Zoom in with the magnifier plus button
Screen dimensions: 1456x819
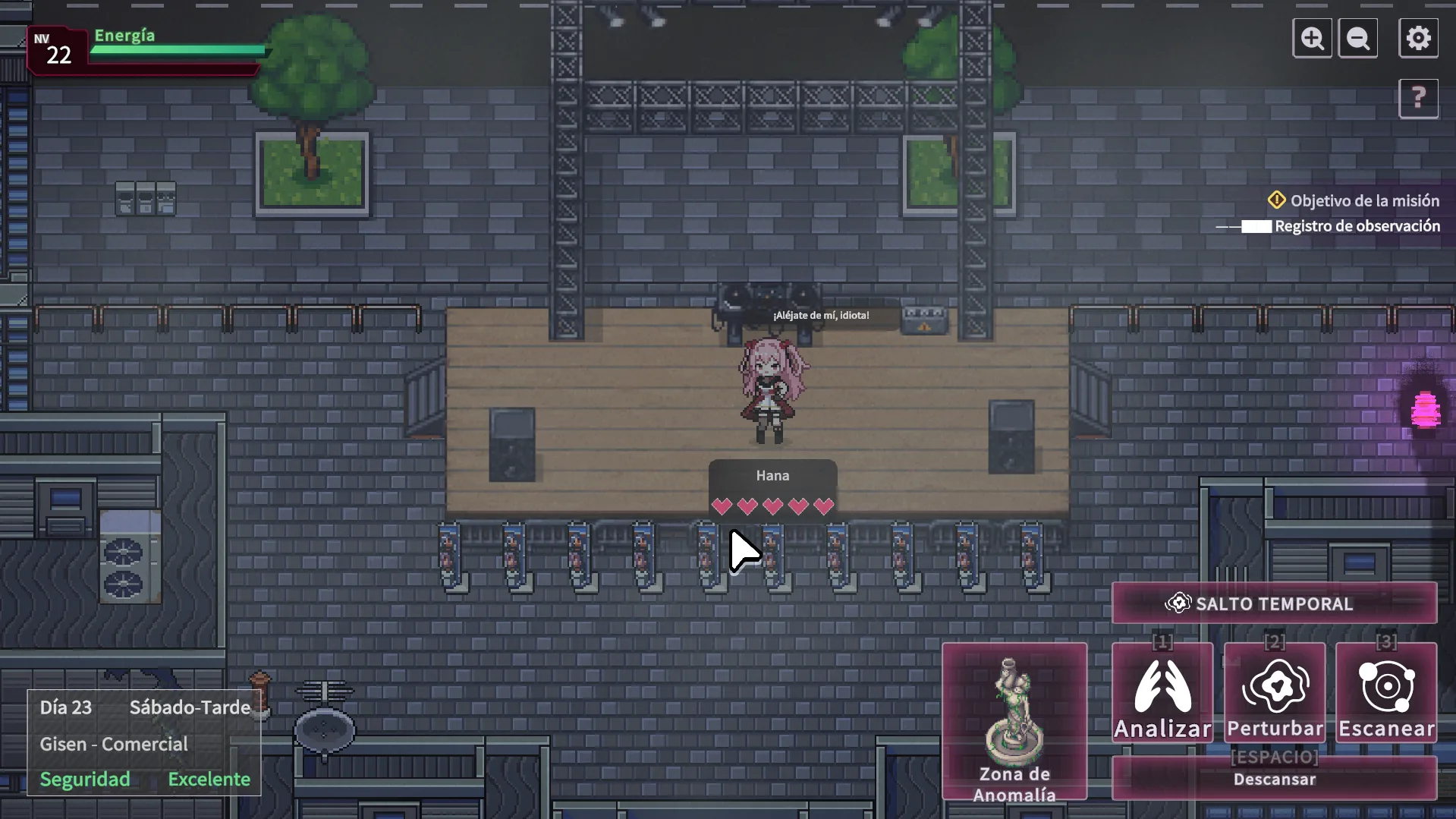[x=1312, y=38]
